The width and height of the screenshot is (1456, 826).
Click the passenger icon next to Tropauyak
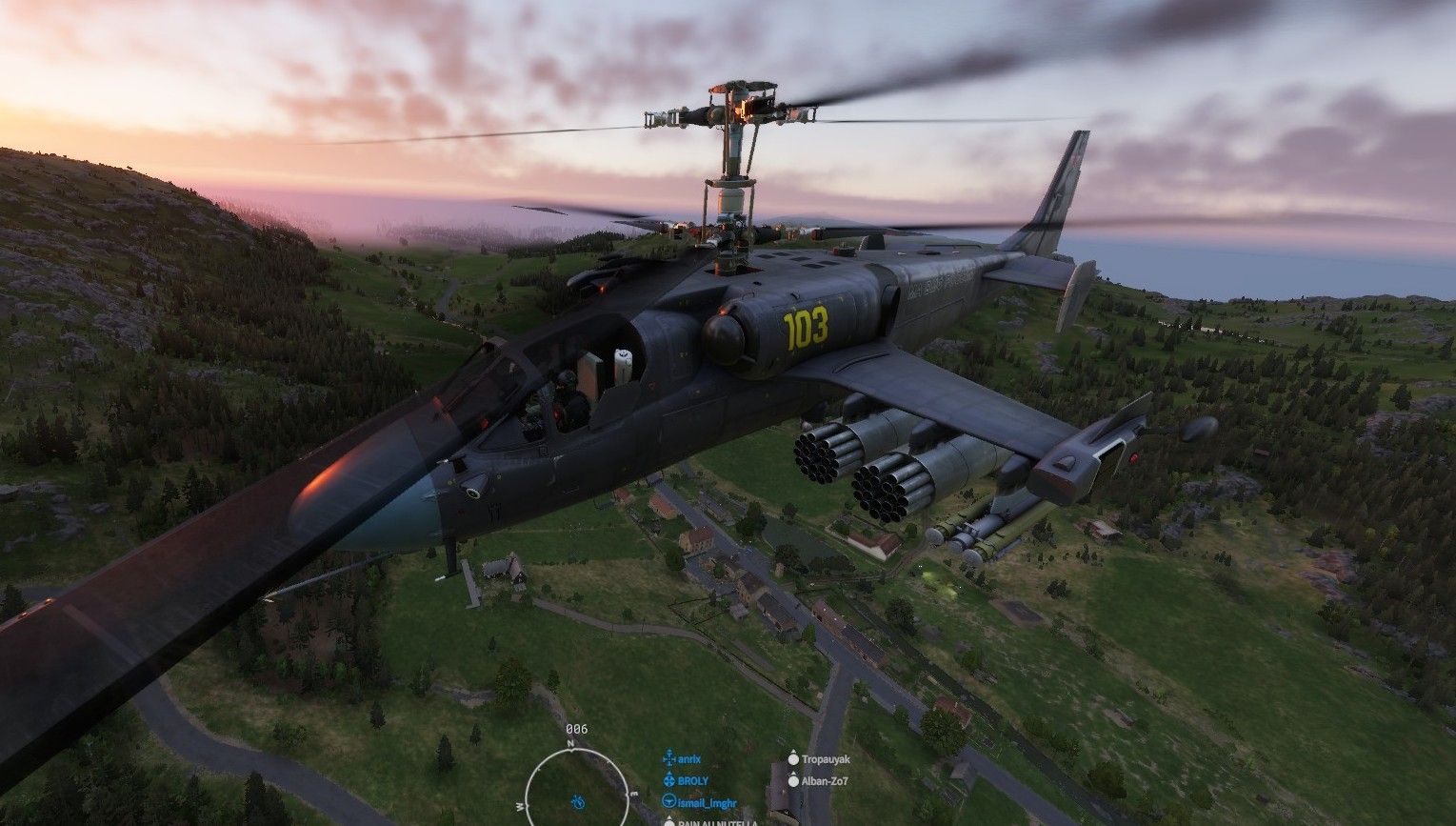[x=792, y=759]
